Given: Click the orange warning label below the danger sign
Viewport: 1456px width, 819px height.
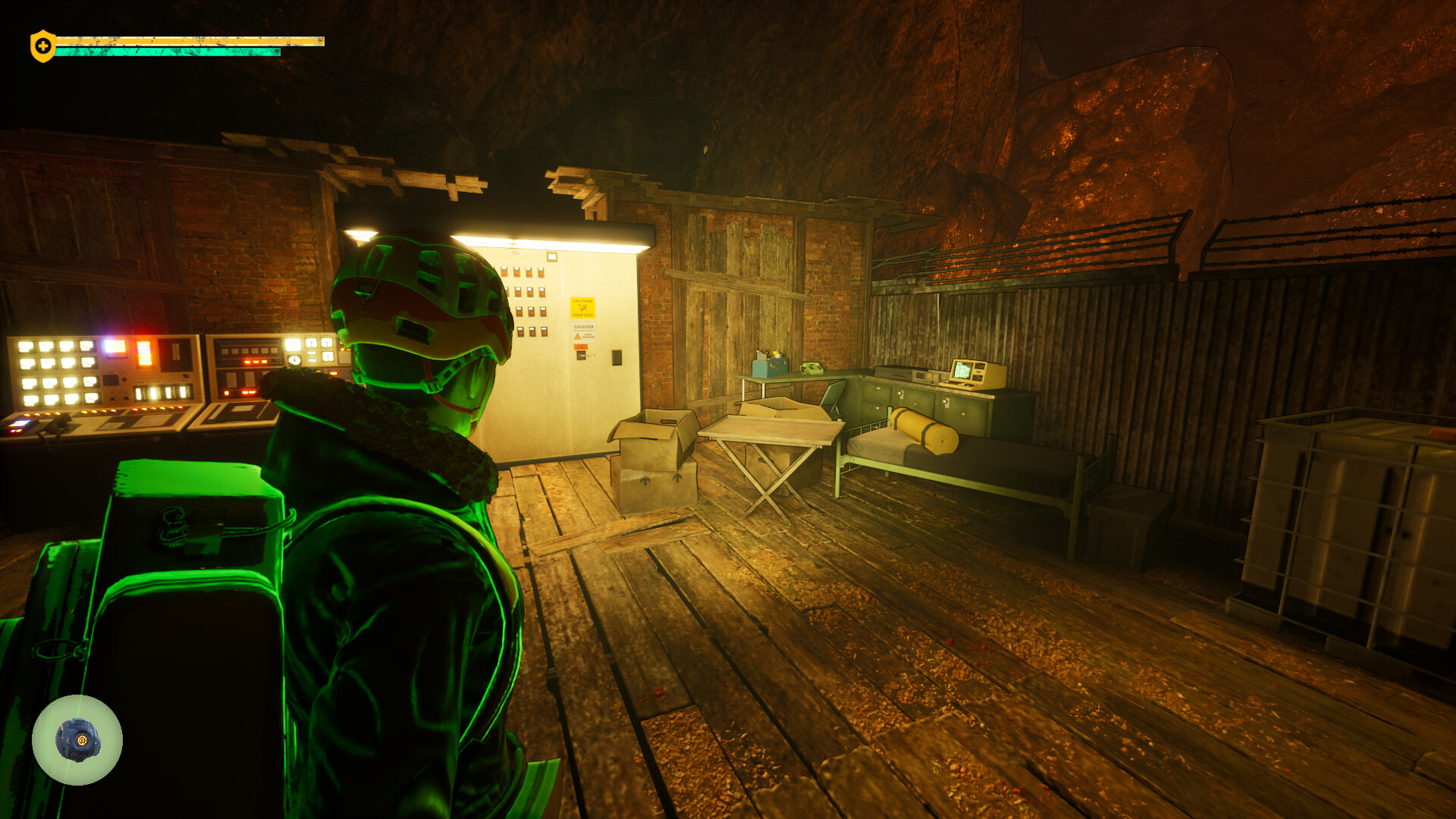Looking at the screenshot, I should tap(581, 347).
